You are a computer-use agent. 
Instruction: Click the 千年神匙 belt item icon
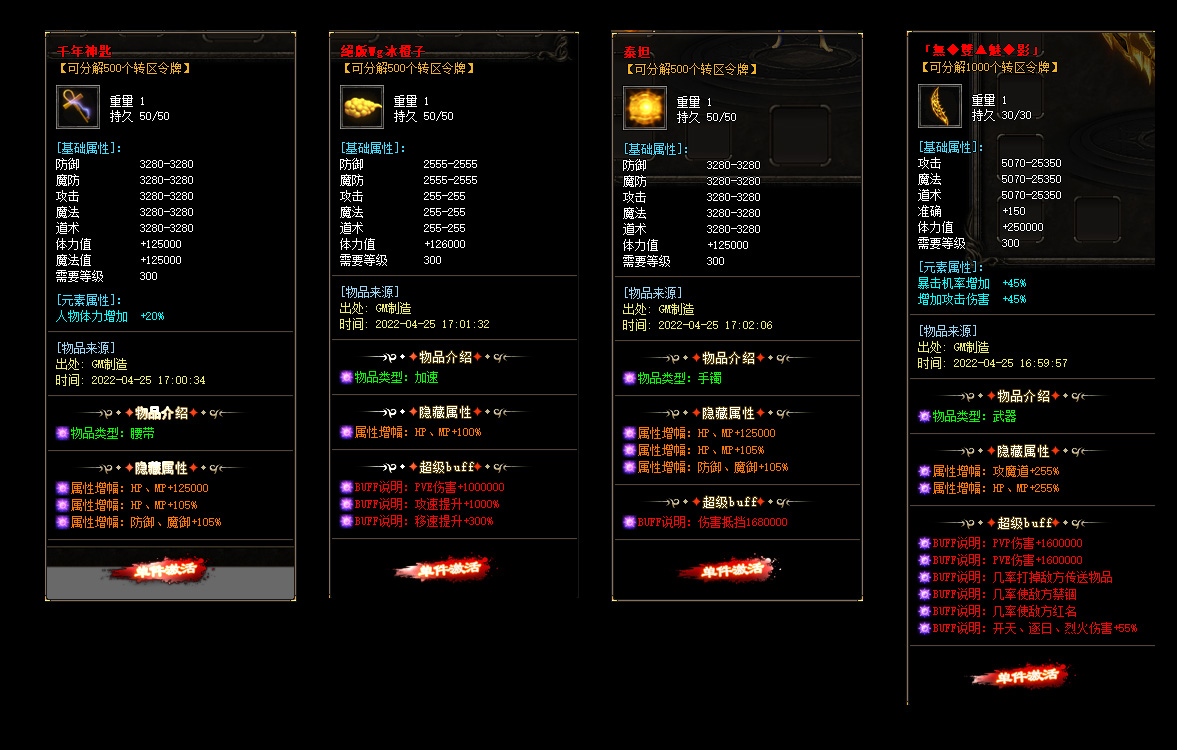tap(78, 107)
